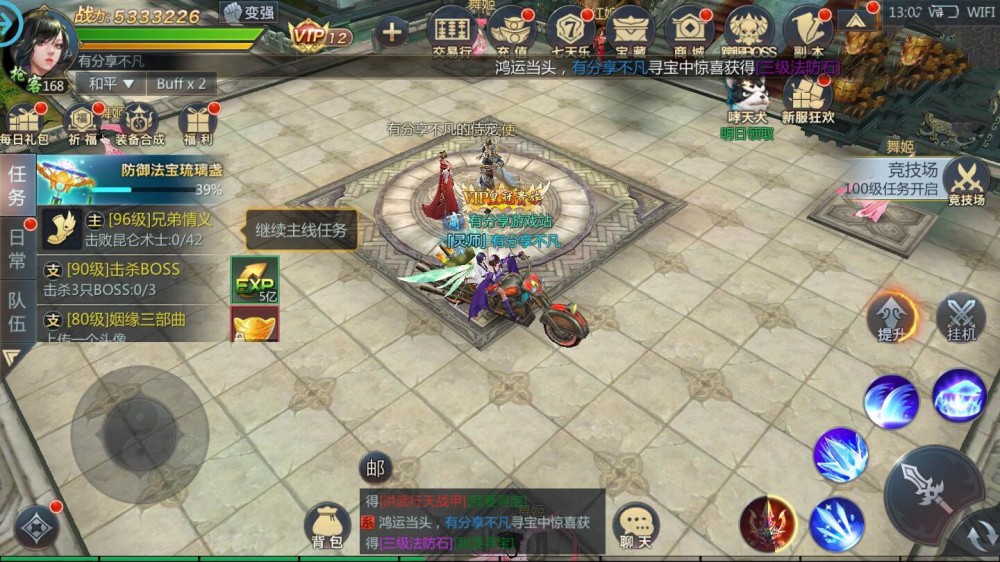Switch to the 队伍 team tab

pyautogui.click(x=18, y=312)
